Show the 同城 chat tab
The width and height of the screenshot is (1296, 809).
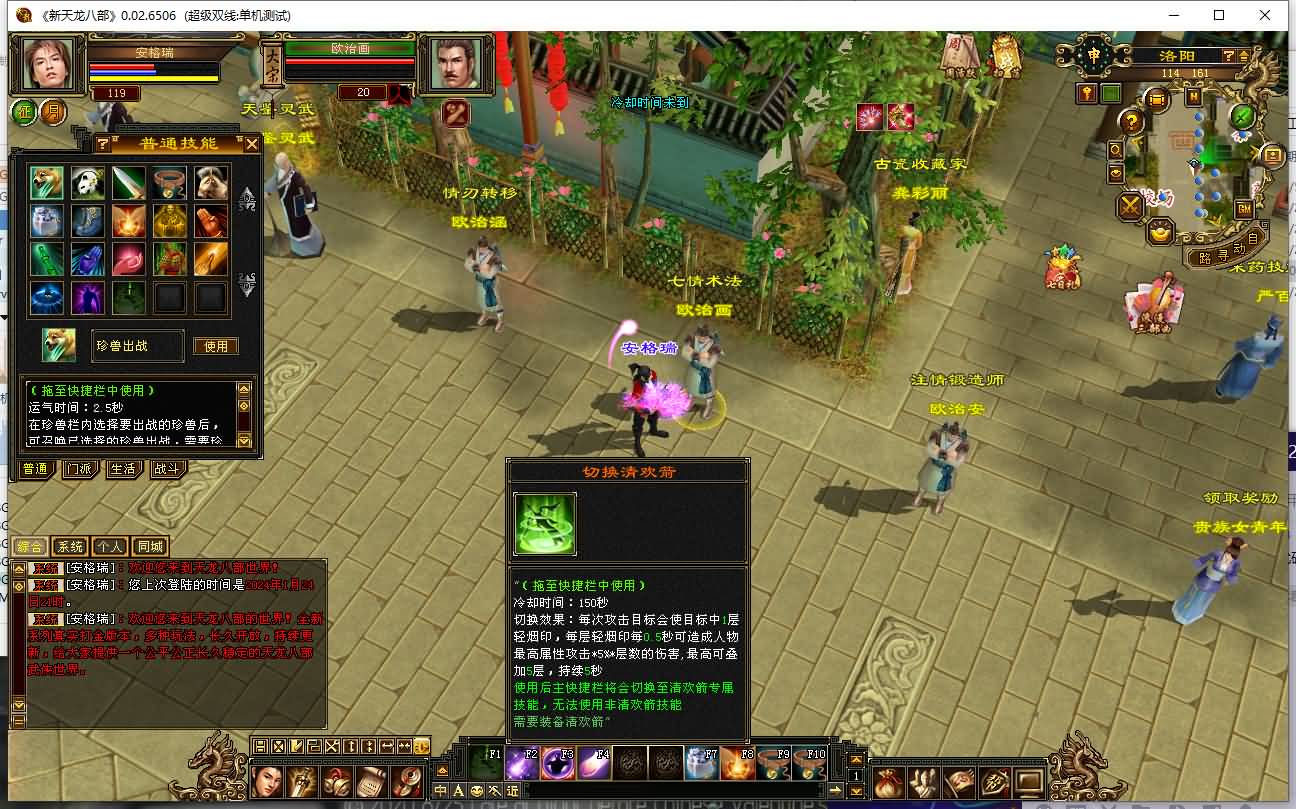150,547
